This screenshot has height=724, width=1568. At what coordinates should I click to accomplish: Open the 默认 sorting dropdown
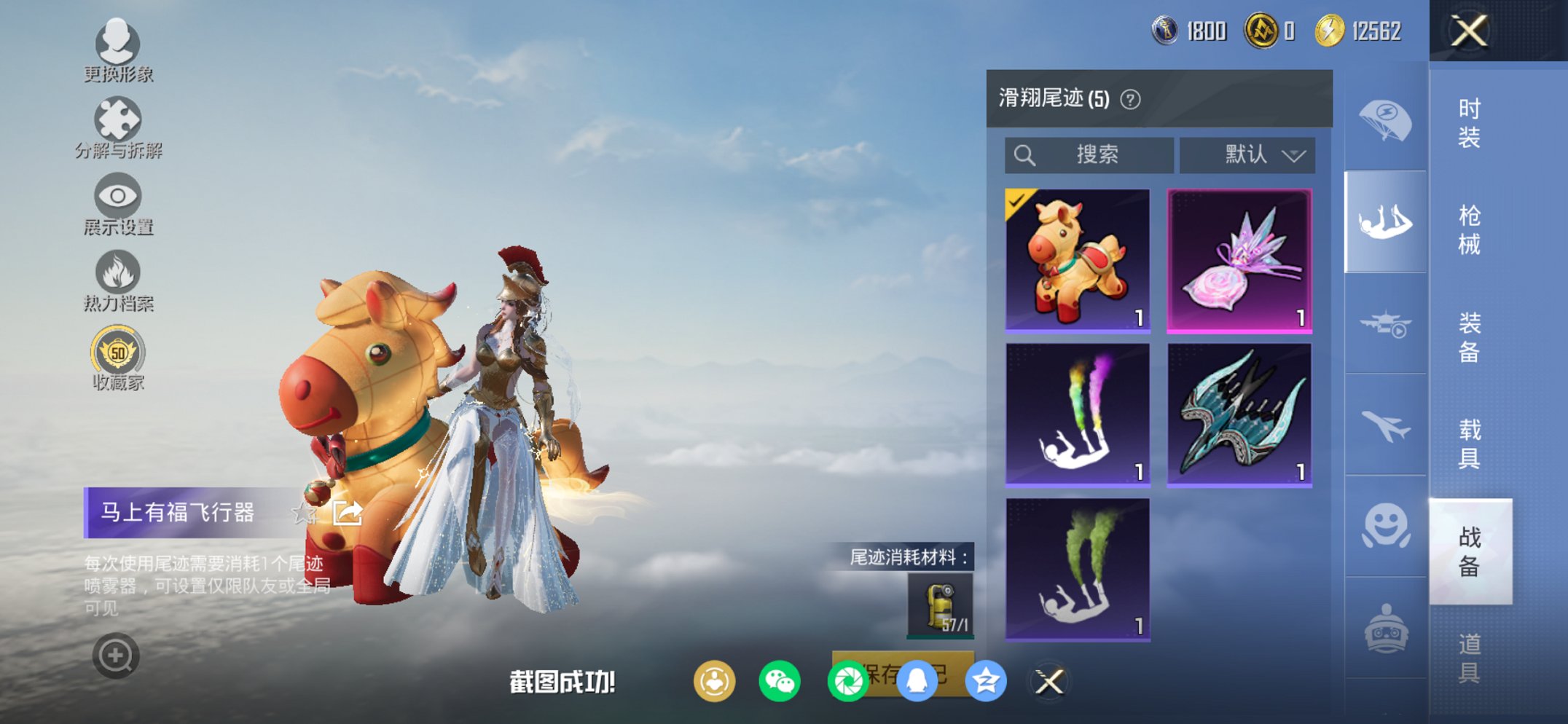[x=1247, y=154]
